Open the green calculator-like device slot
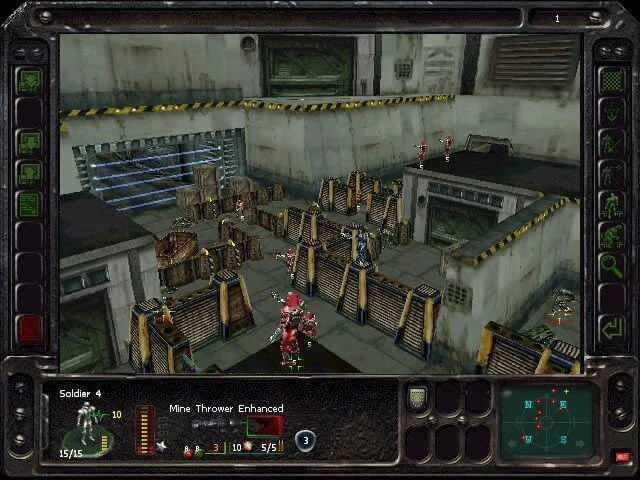 pyautogui.click(x=418, y=397)
